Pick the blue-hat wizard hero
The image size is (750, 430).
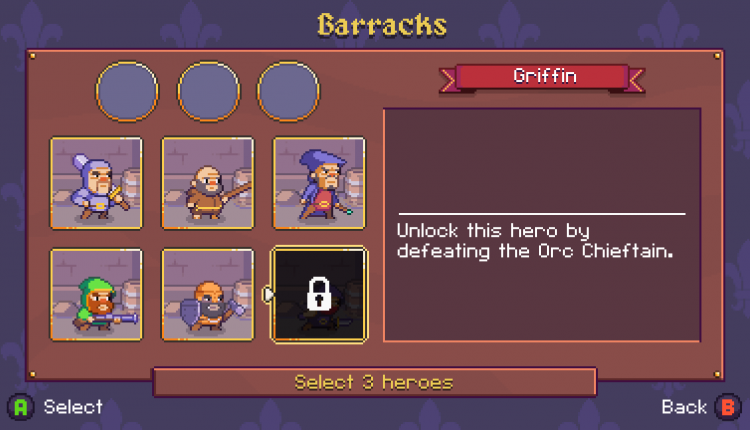pos(319,183)
